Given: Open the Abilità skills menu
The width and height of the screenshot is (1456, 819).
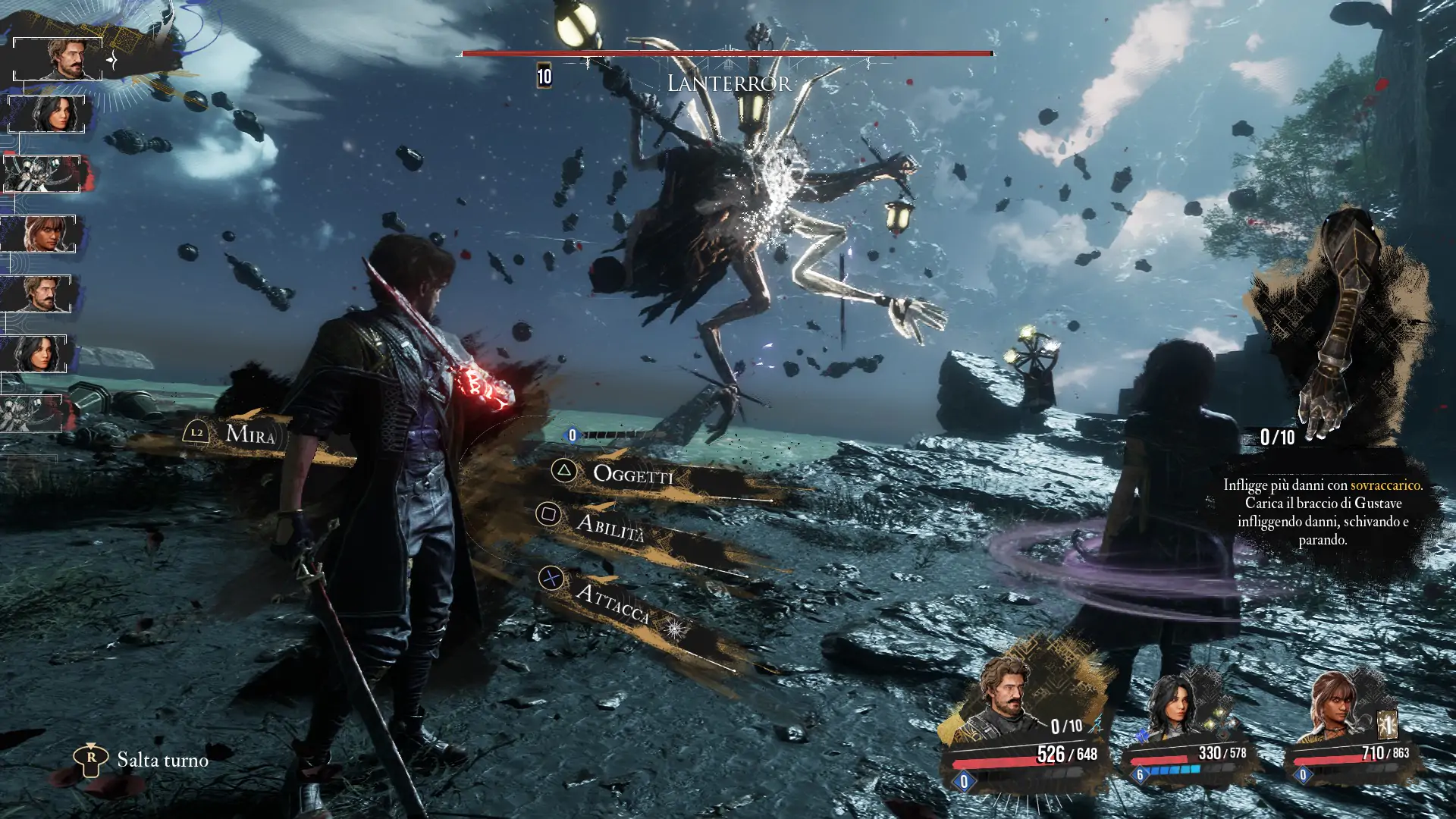Looking at the screenshot, I should pos(610,526).
